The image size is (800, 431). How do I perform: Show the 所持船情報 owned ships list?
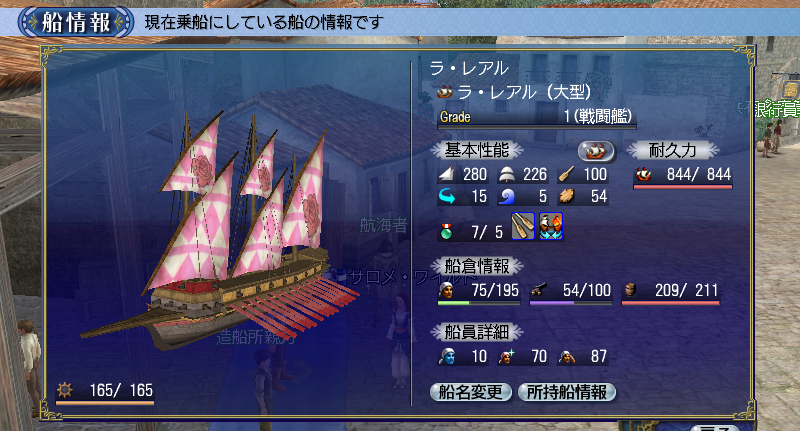[566, 392]
